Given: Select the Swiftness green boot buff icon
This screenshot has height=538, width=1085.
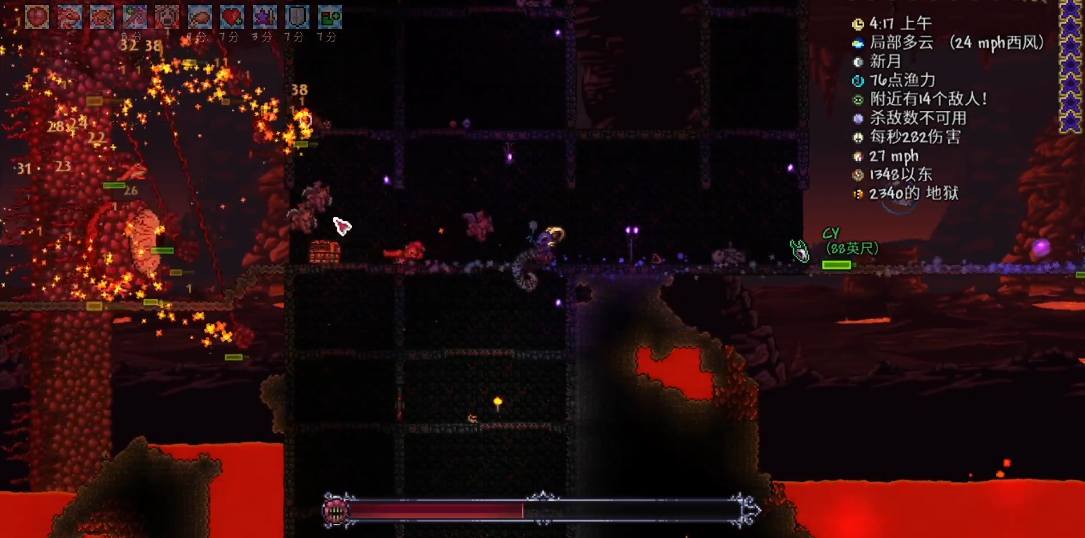Looking at the screenshot, I should pos(329,16).
